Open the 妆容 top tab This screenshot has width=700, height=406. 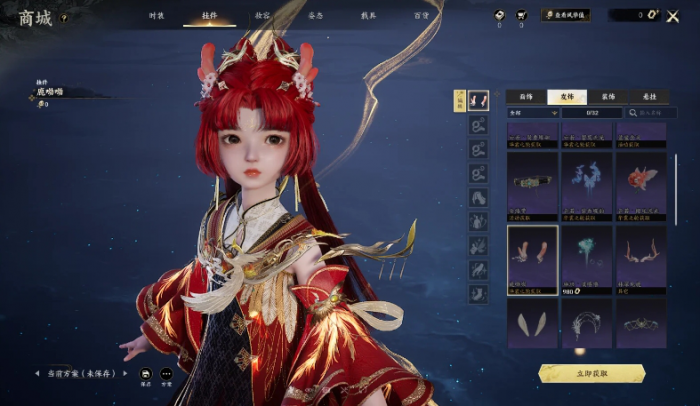[262, 16]
